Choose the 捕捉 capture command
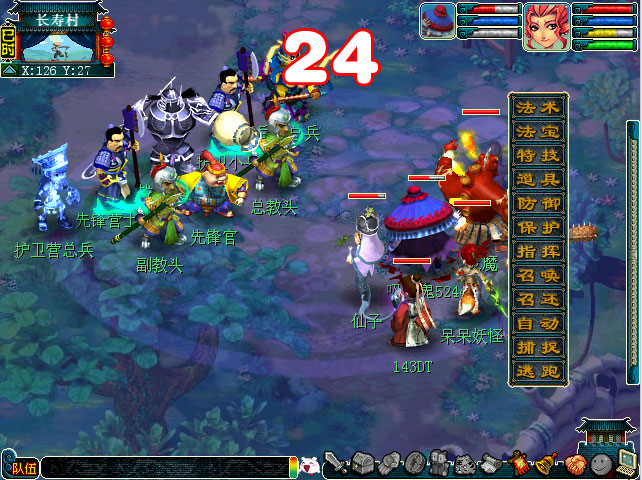 [539, 347]
